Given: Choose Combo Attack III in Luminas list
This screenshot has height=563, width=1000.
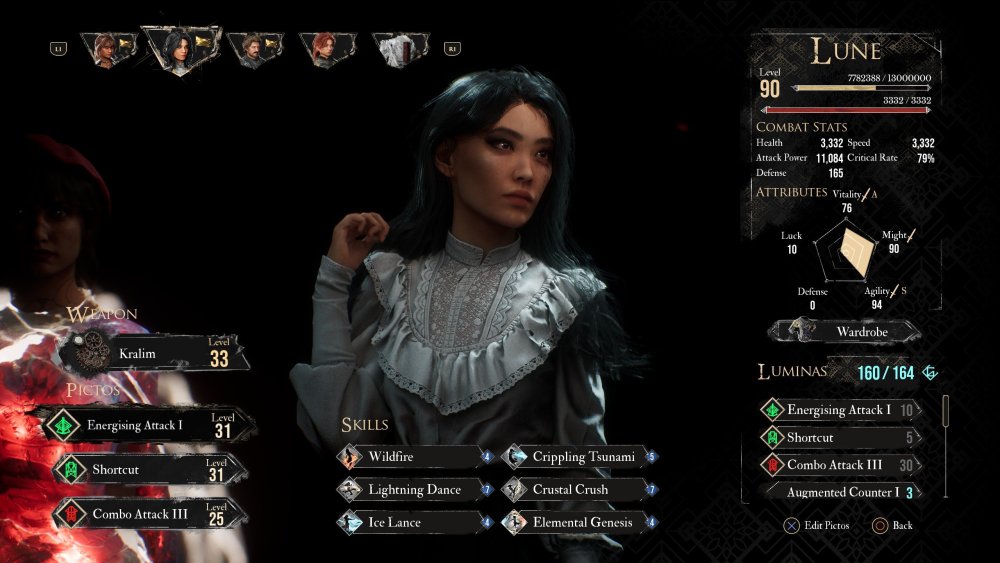Looking at the screenshot, I should (840, 465).
